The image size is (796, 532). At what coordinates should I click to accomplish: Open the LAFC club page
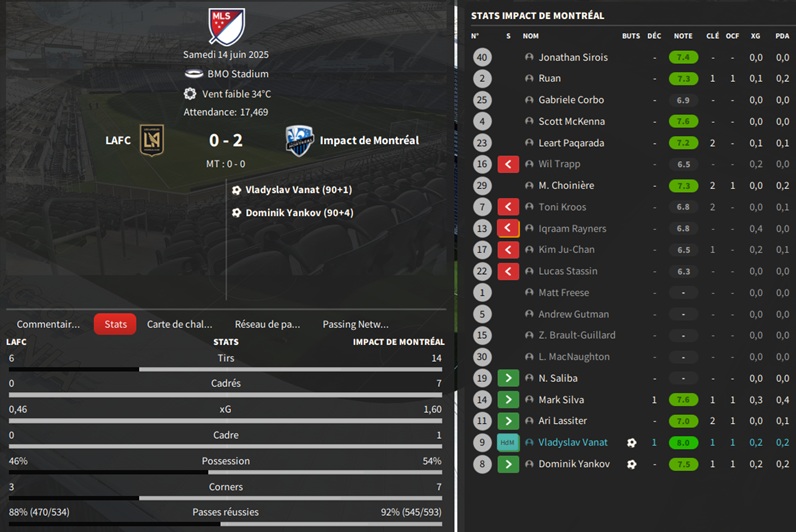(118, 141)
